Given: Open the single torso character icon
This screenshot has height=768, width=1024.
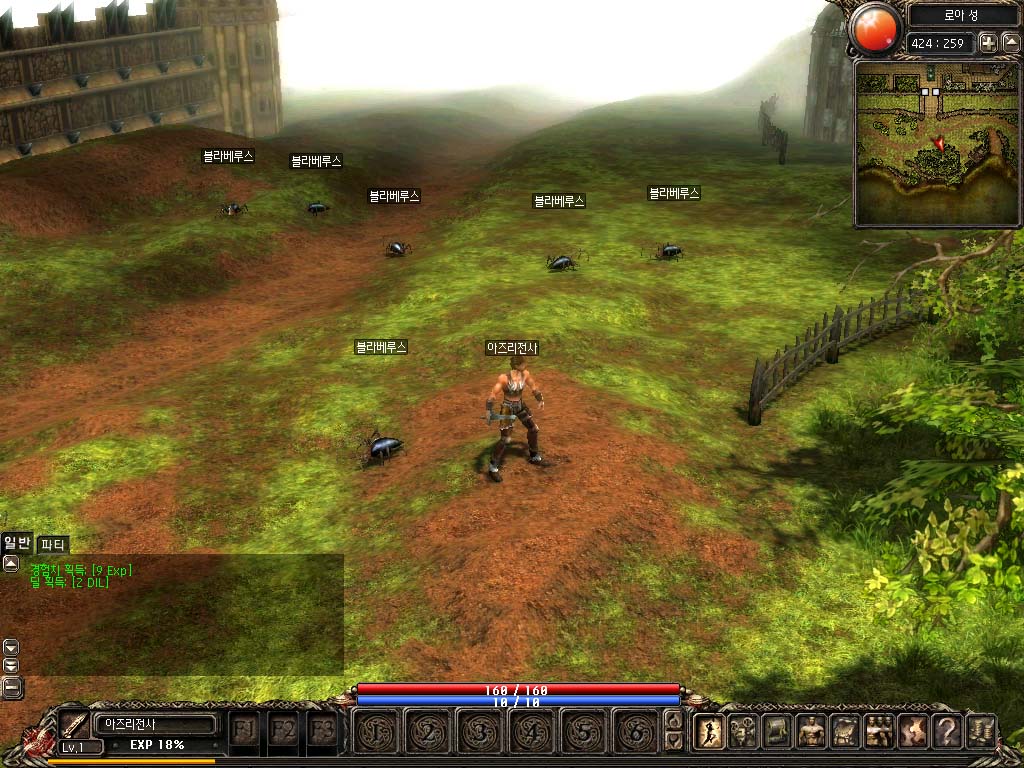Looking at the screenshot, I should (x=811, y=732).
